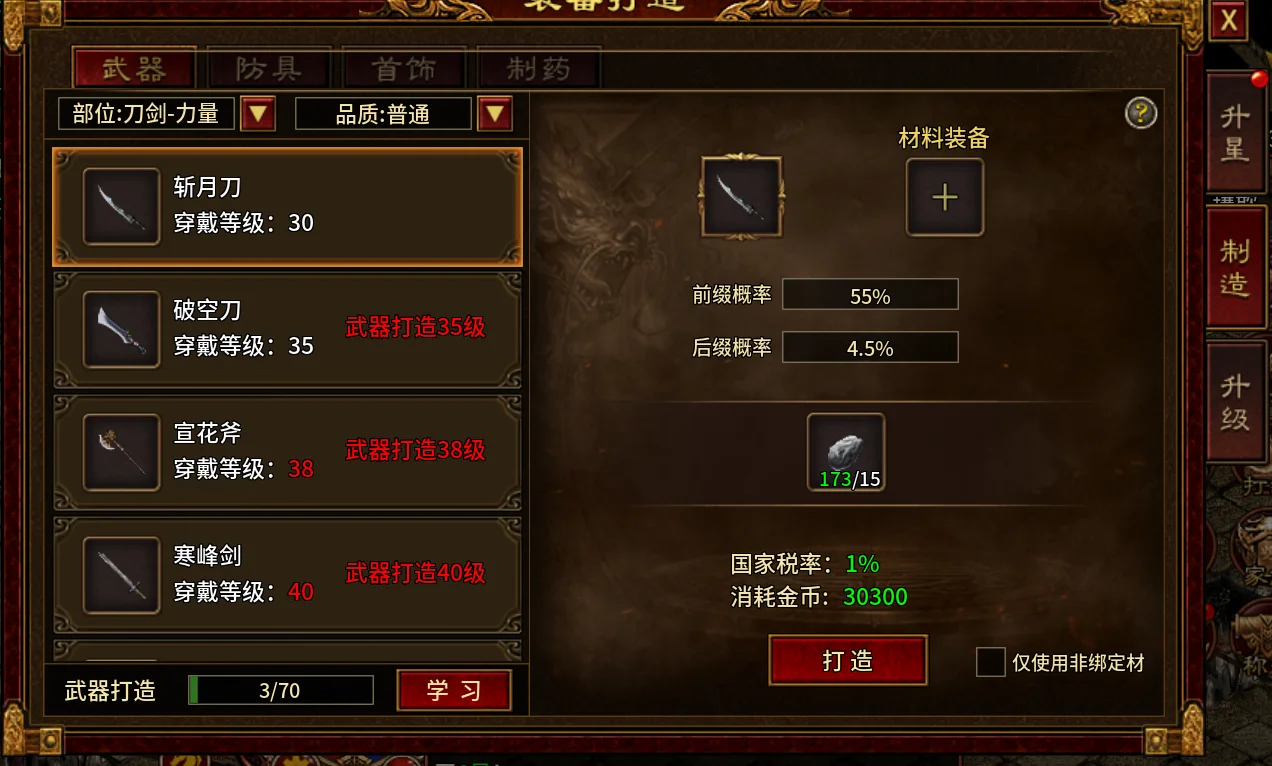Screen dimensions: 1272x766
Task: Select the 制药 potion-making tab
Action: pyautogui.click(x=538, y=69)
